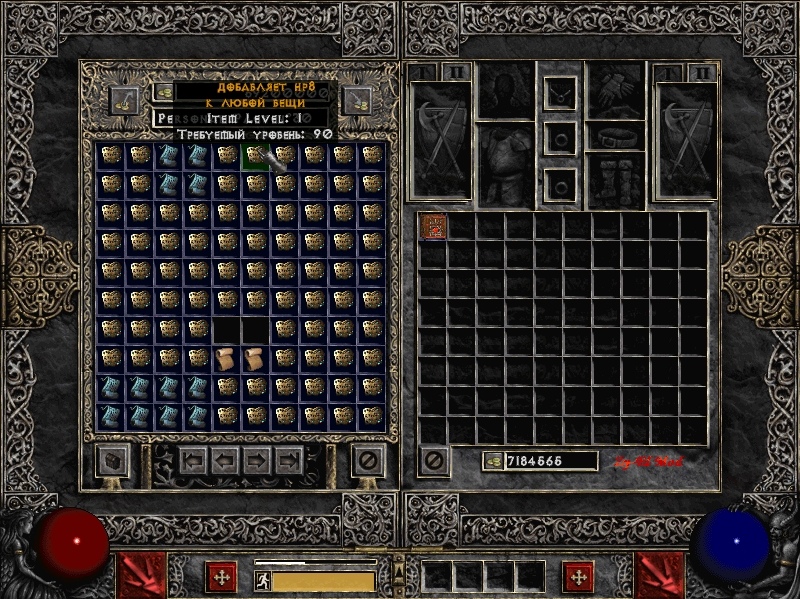
Task: Open the left-click attack skill selector
Action: [139, 574]
